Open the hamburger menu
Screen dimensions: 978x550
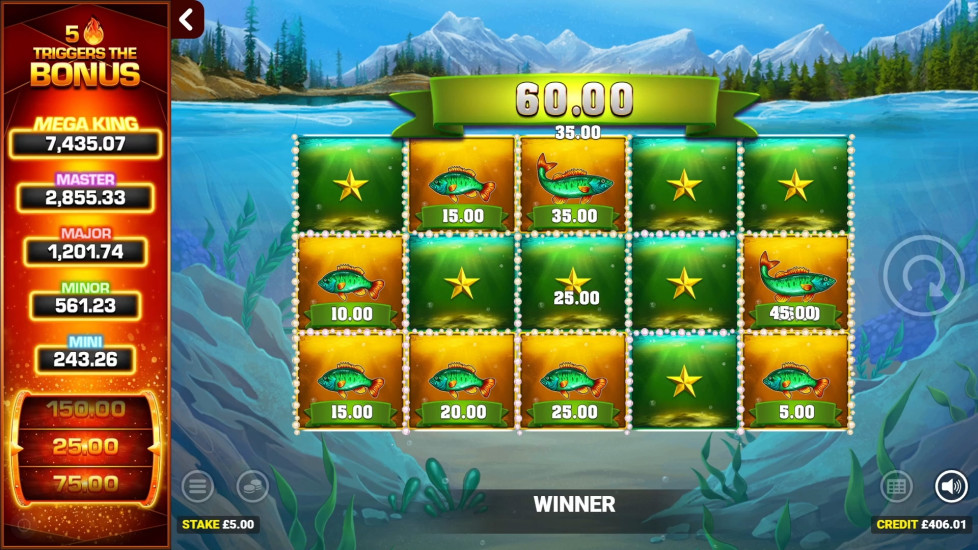(x=197, y=487)
